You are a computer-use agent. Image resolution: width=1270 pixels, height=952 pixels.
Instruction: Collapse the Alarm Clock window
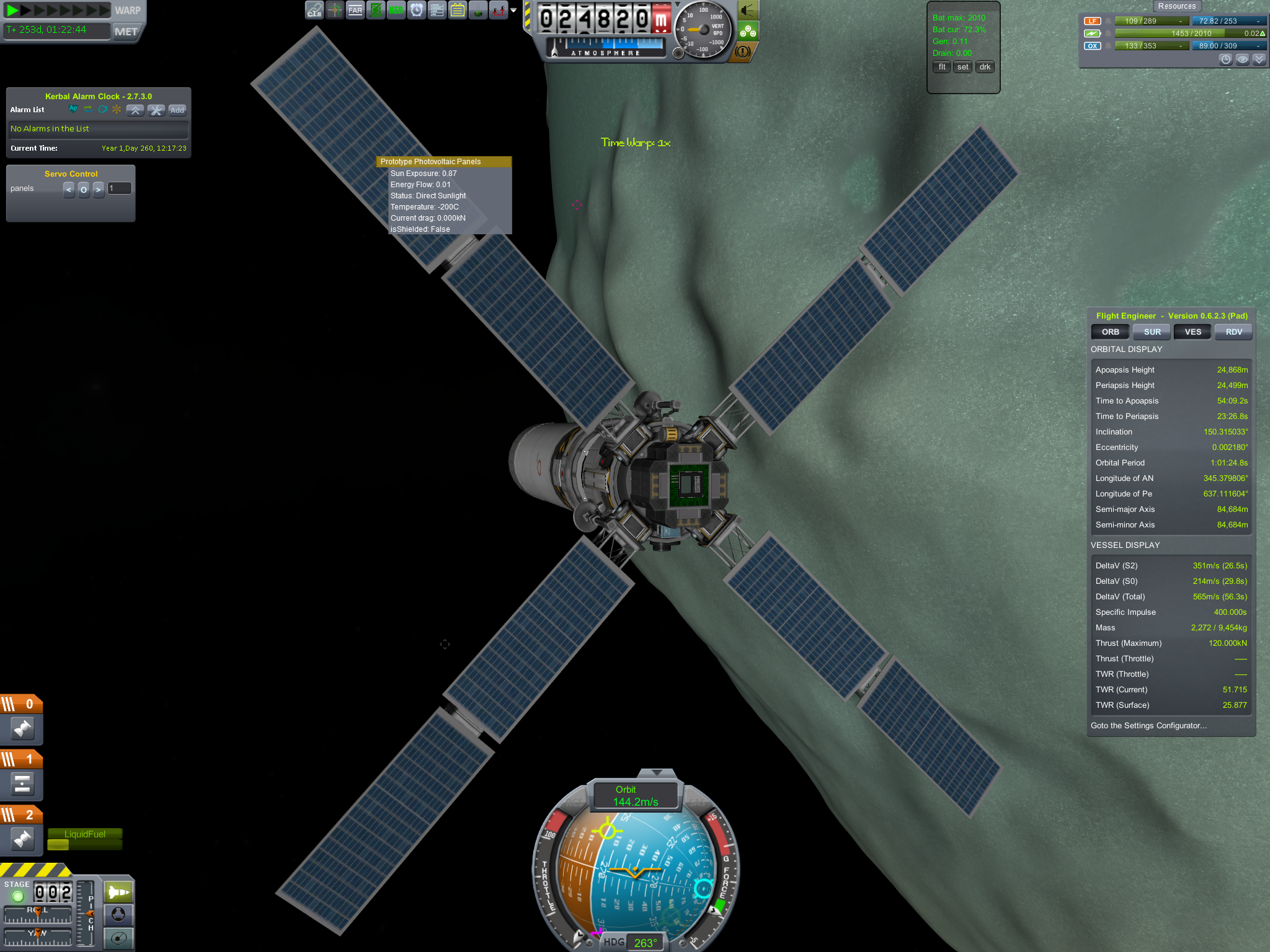[135, 110]
